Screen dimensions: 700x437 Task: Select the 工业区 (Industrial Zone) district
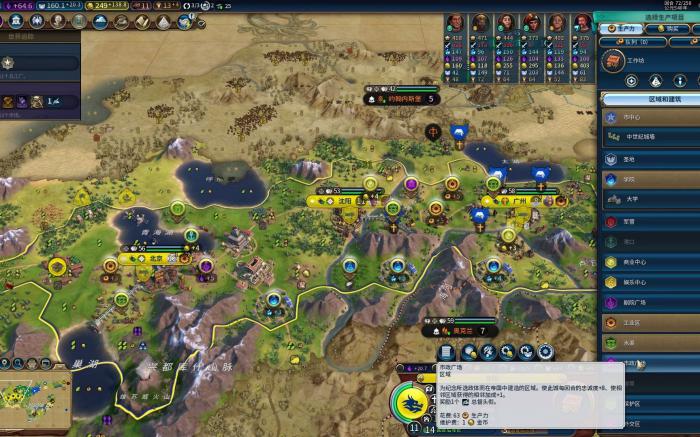650,324
